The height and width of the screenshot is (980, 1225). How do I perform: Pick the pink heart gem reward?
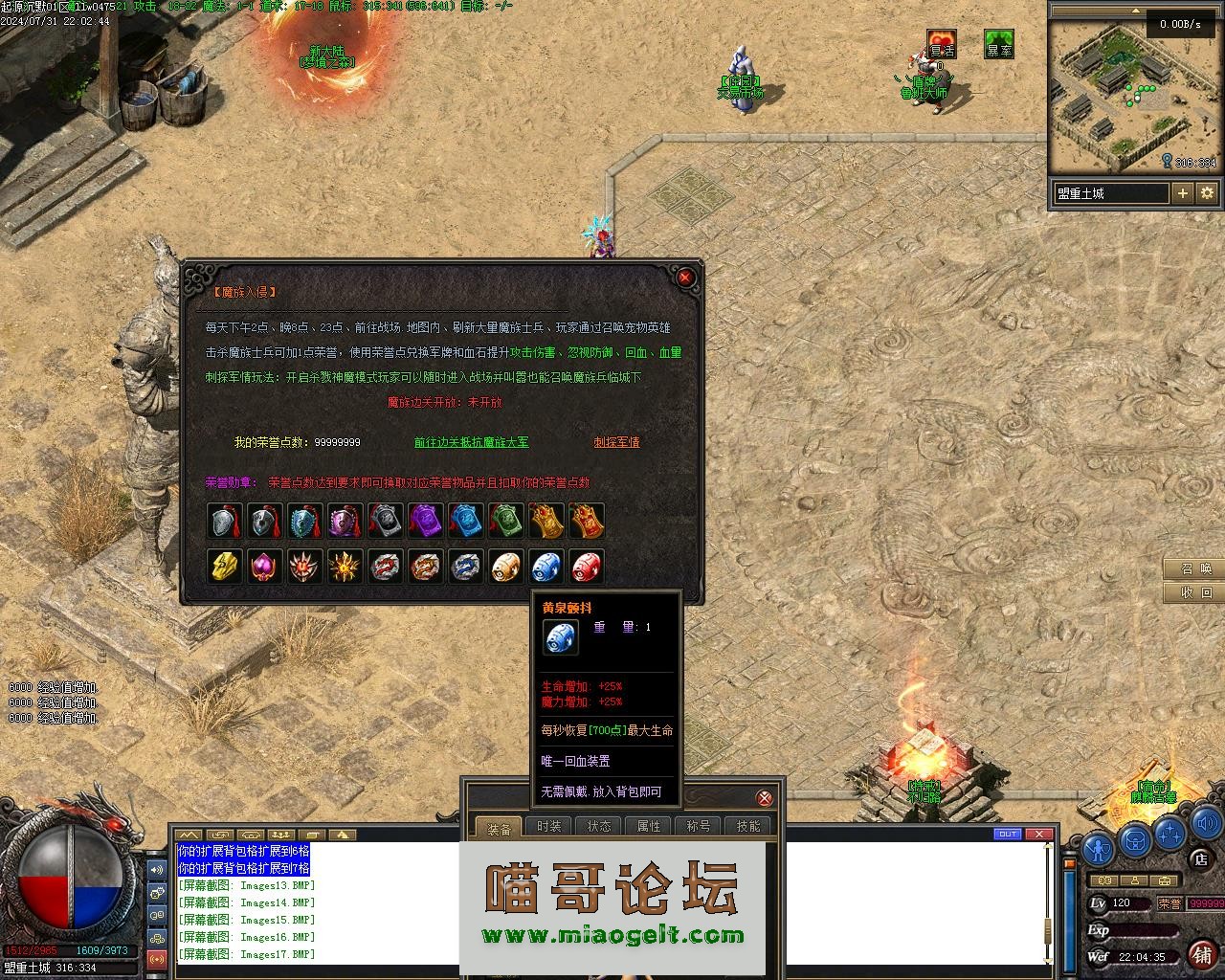(265, 567)
